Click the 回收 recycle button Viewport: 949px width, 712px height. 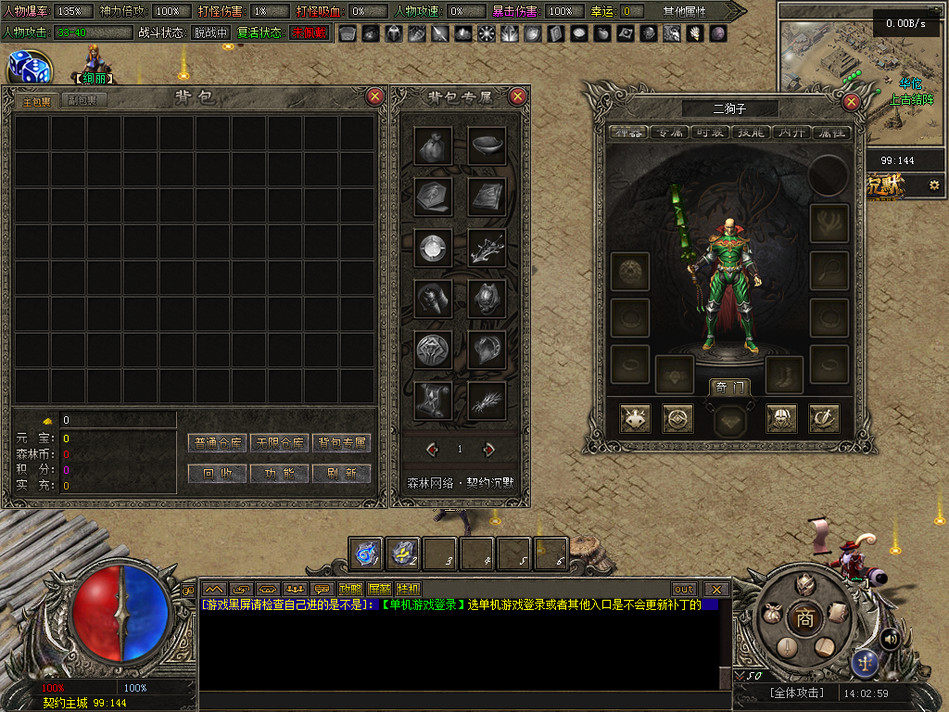(x=217, y=473)
